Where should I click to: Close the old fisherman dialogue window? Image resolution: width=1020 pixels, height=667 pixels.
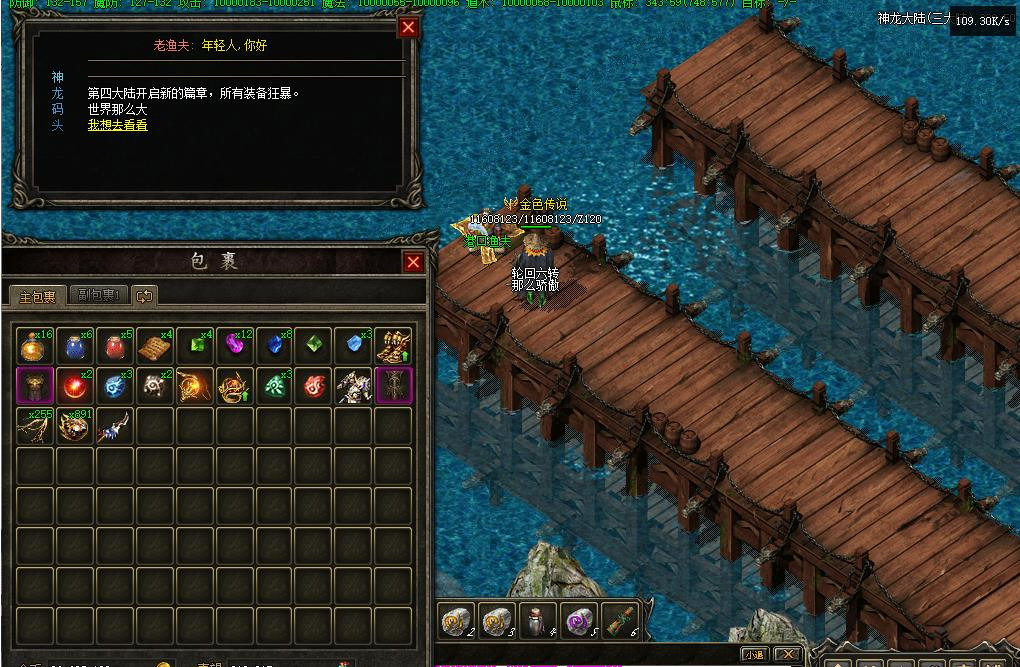(408, 28)
